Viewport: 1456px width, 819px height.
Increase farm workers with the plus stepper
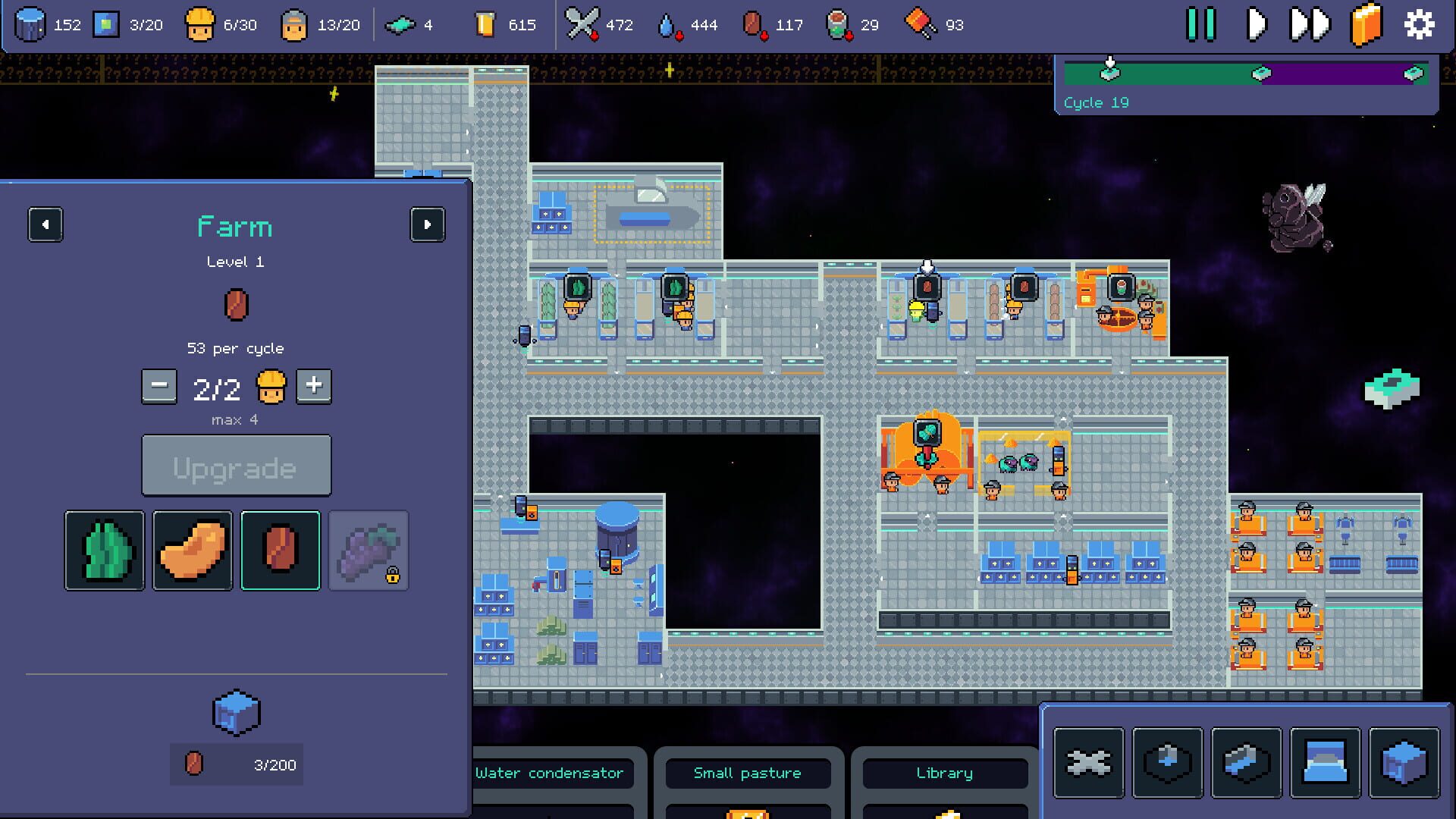point(314,386)
